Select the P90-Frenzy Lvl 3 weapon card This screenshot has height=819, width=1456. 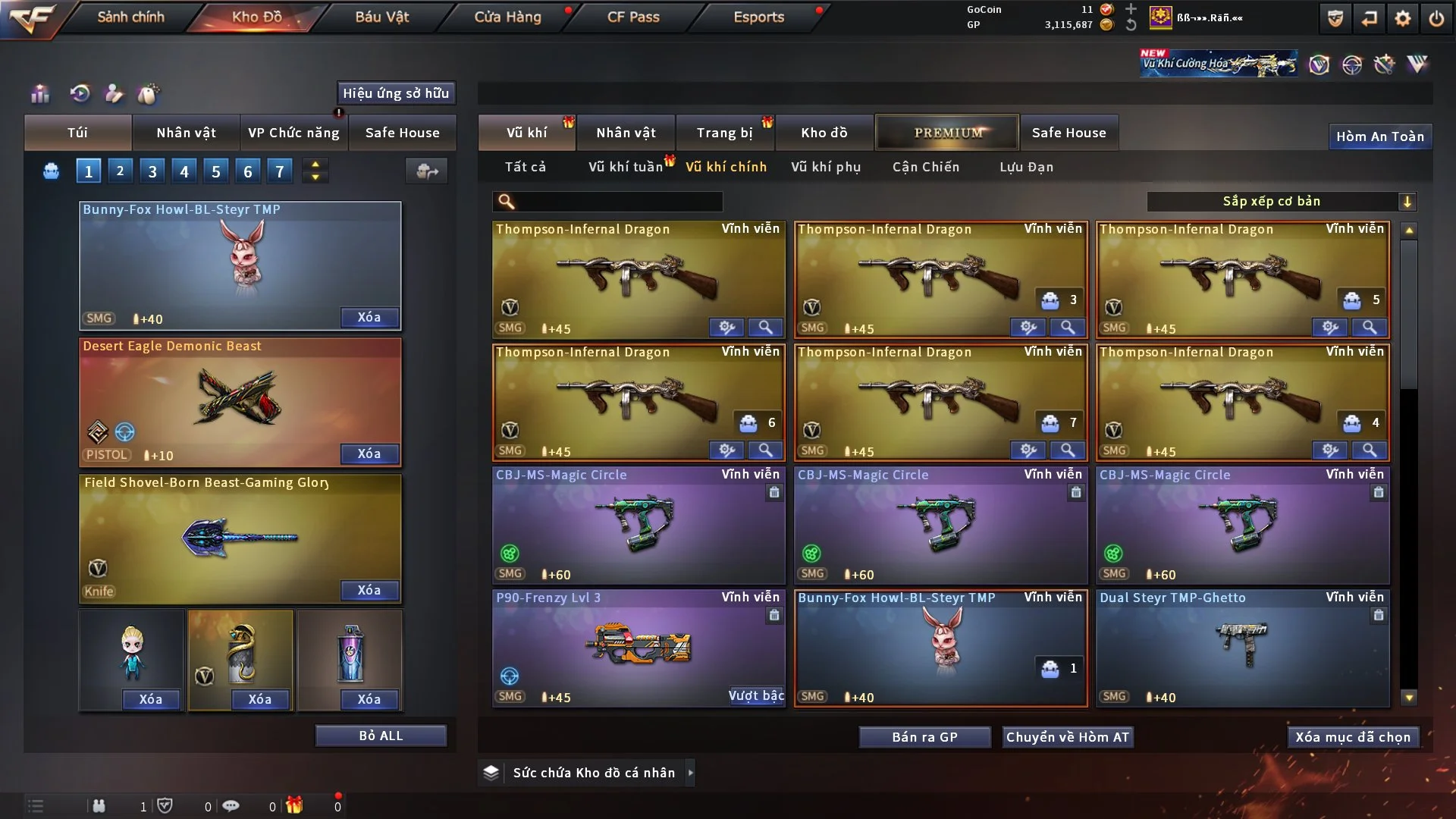(x=638, y=648)
